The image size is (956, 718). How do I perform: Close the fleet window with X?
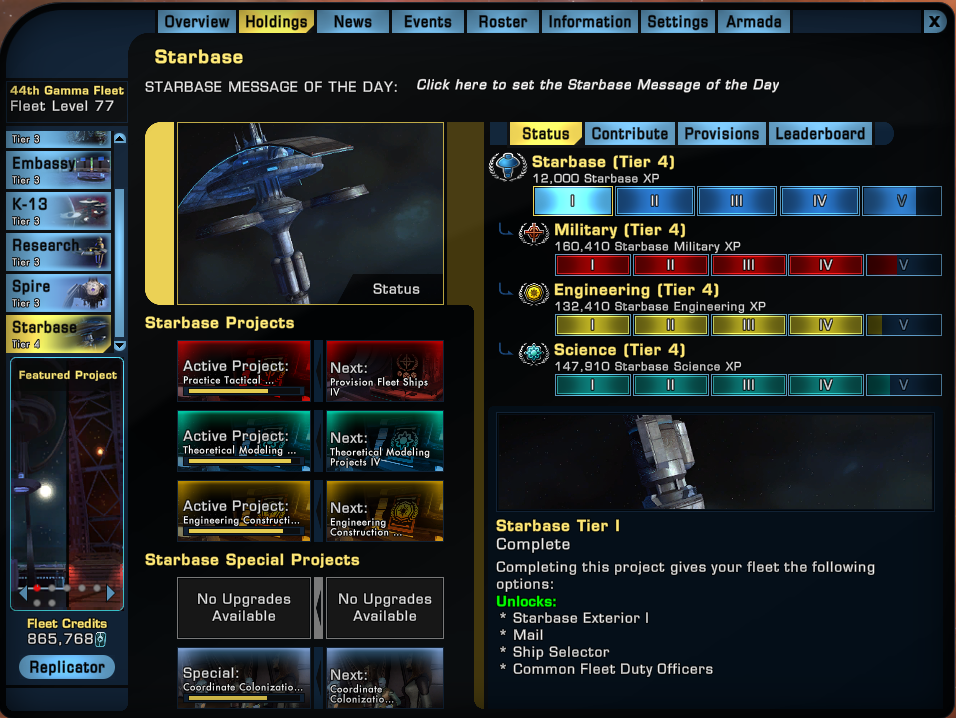point(934,21)
